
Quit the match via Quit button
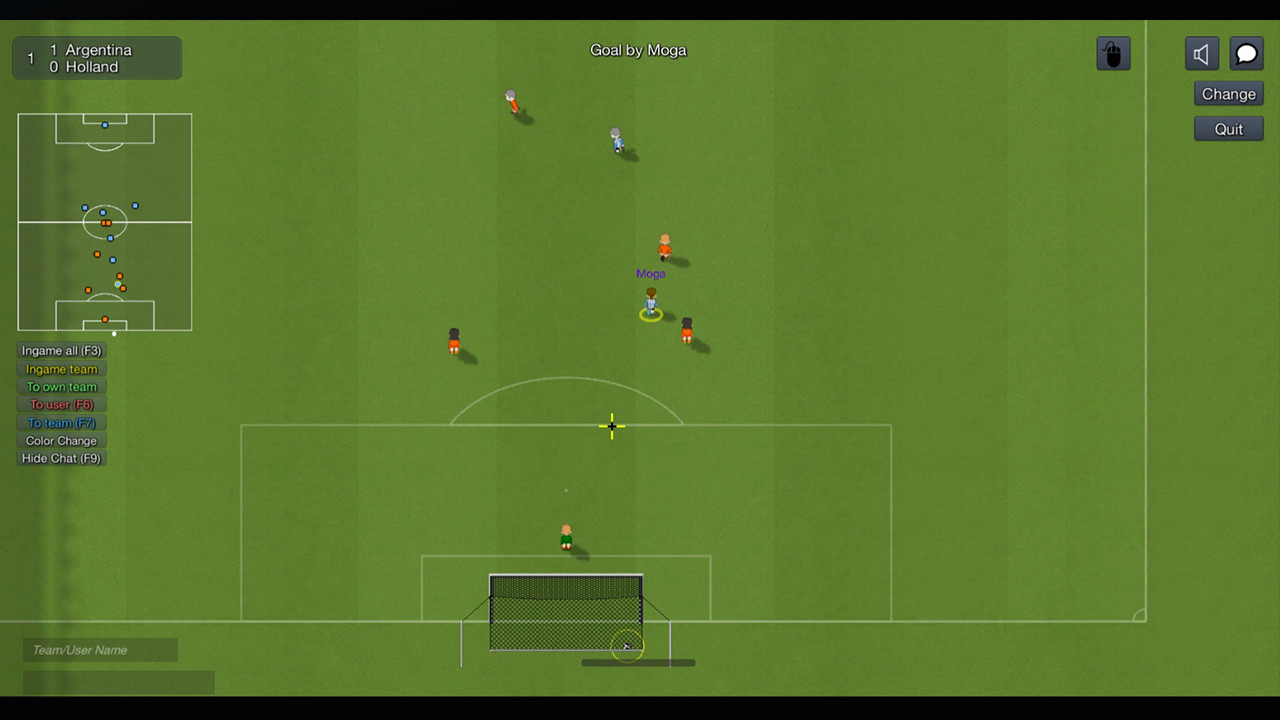pyautogui.click(x=1228, y=128)
